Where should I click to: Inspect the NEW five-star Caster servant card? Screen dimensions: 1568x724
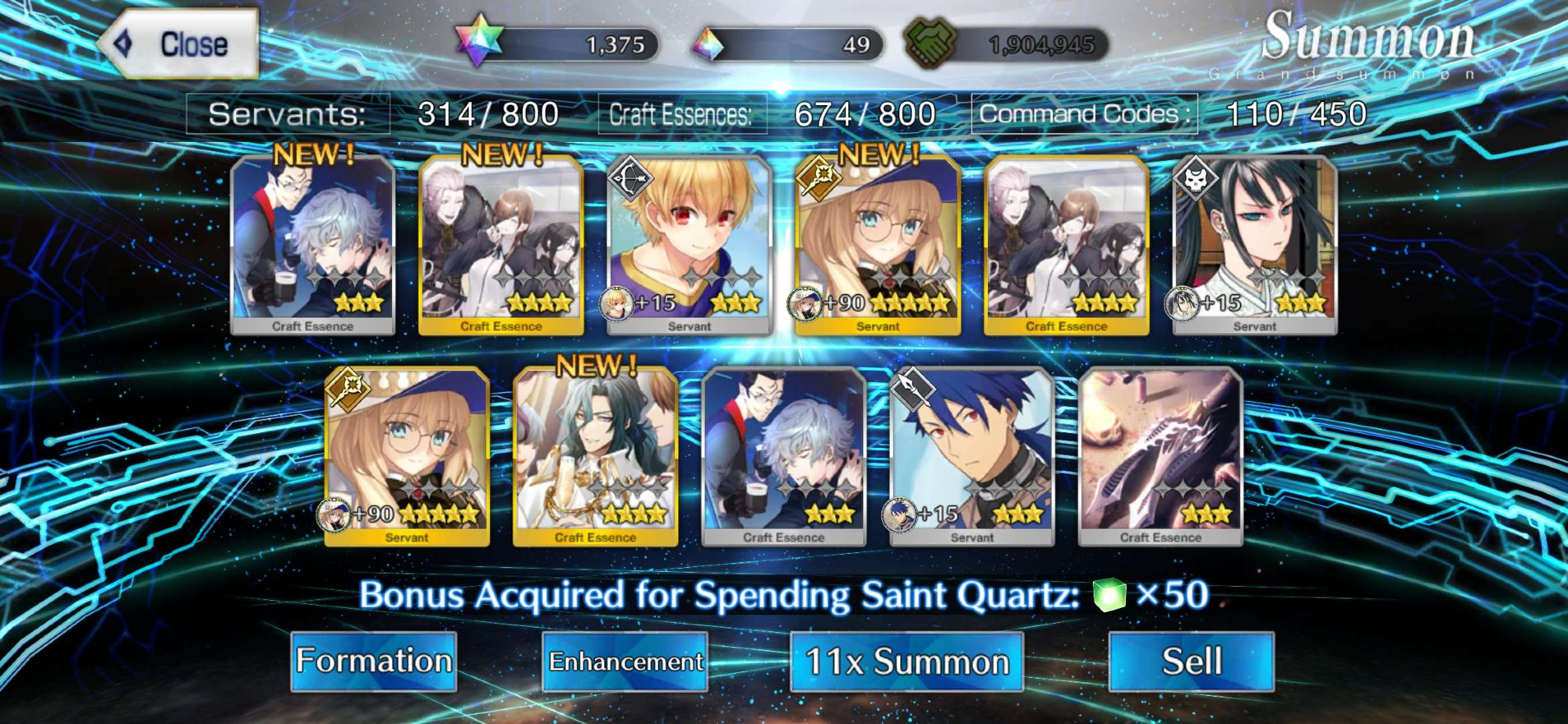click(x=877, y=245)
